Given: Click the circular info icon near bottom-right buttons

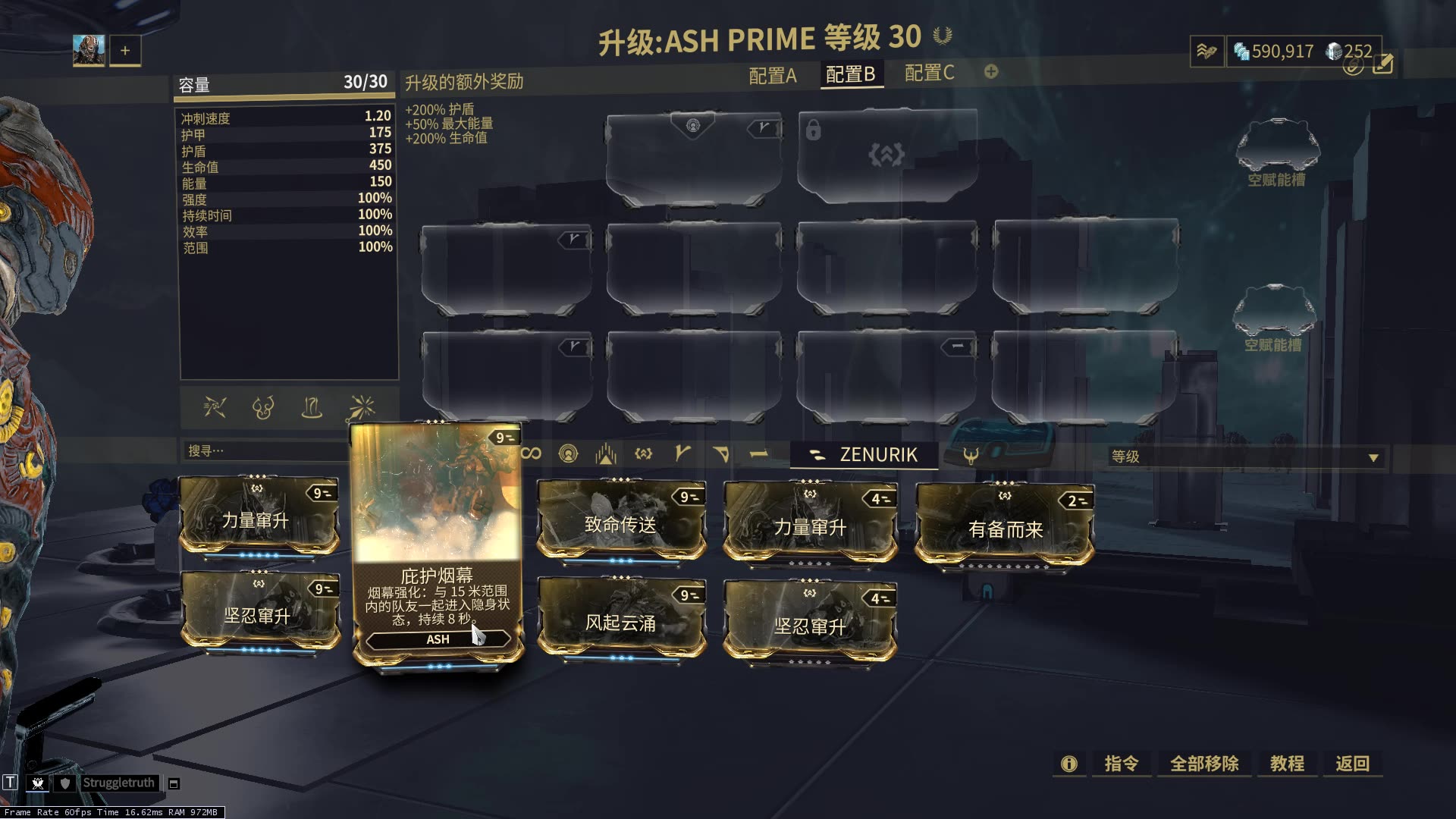Looking at the screenshot, I should click(1068, 764).
